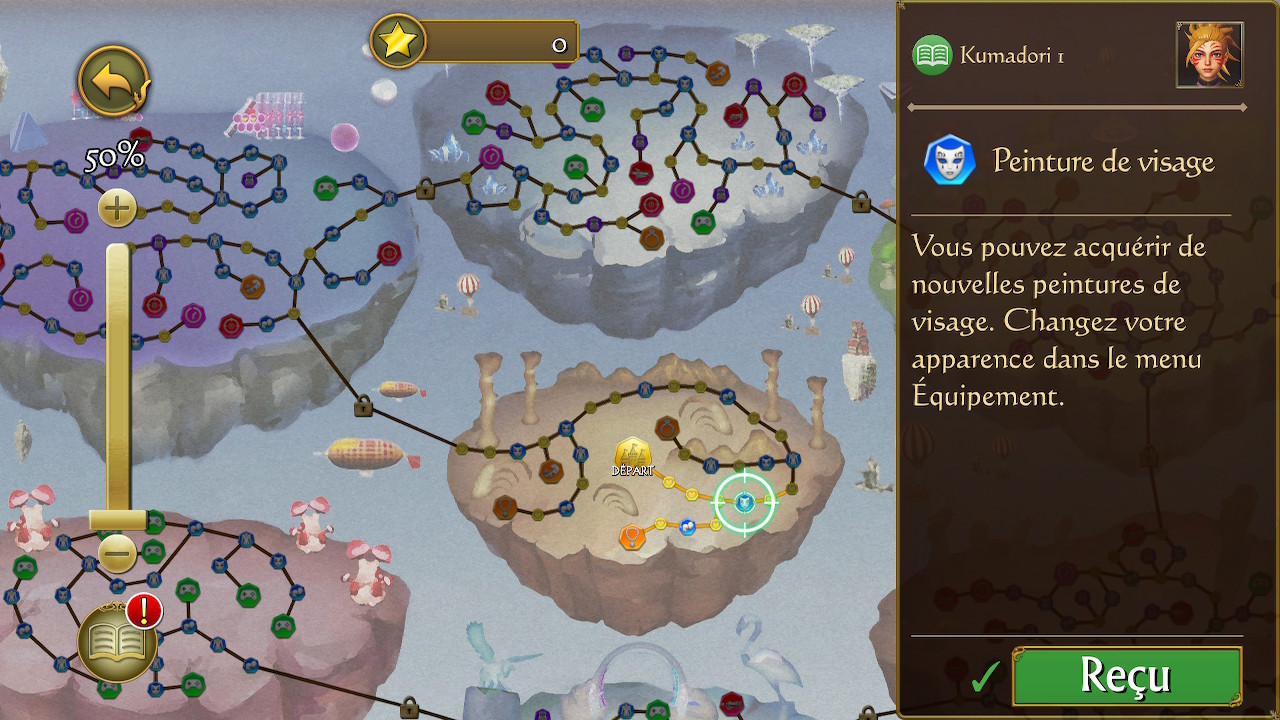This screenshot has width=1280, height=720.
Task: Select the node highlighted by the green reticle
Action: pos(744,502)
